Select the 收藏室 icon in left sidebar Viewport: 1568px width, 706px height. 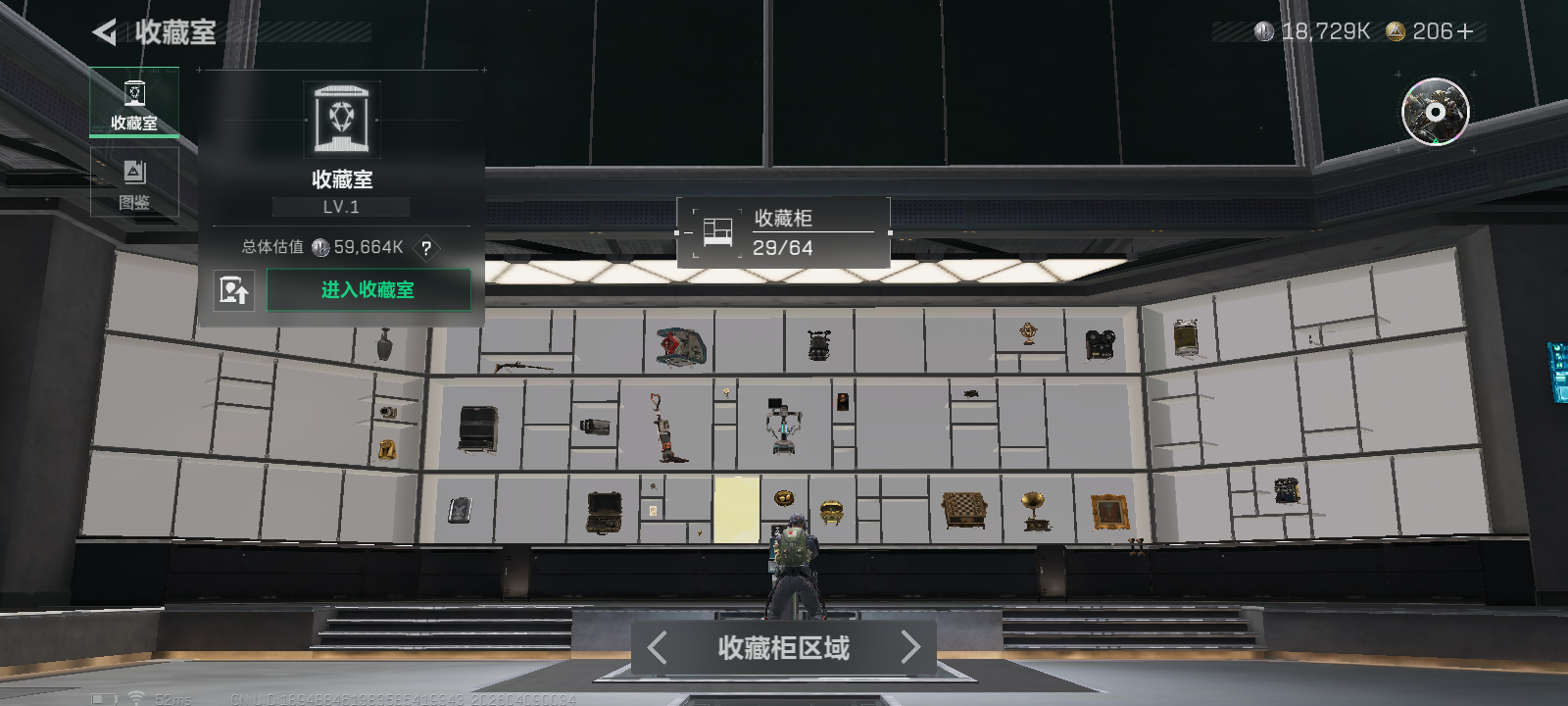(x=134, y=101)
